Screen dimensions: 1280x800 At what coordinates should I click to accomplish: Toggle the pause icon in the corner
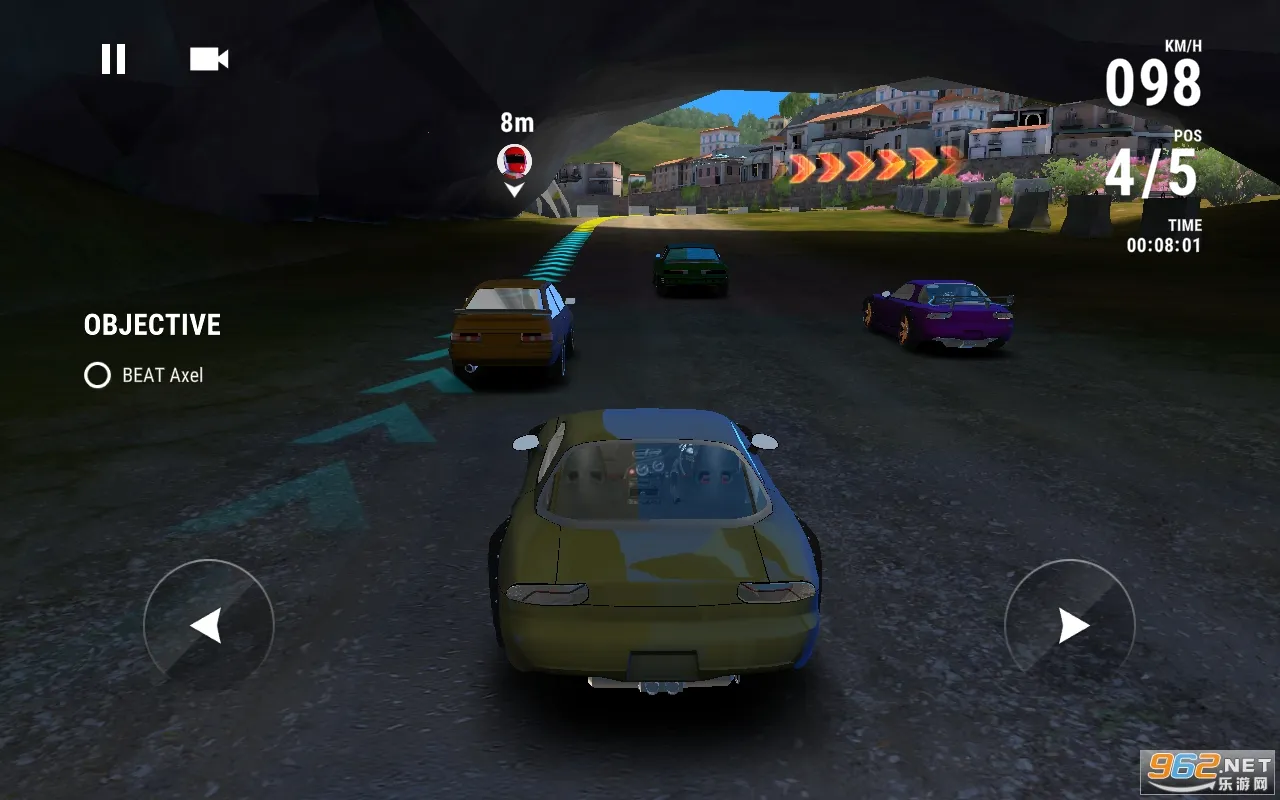(x=114, y=58)
